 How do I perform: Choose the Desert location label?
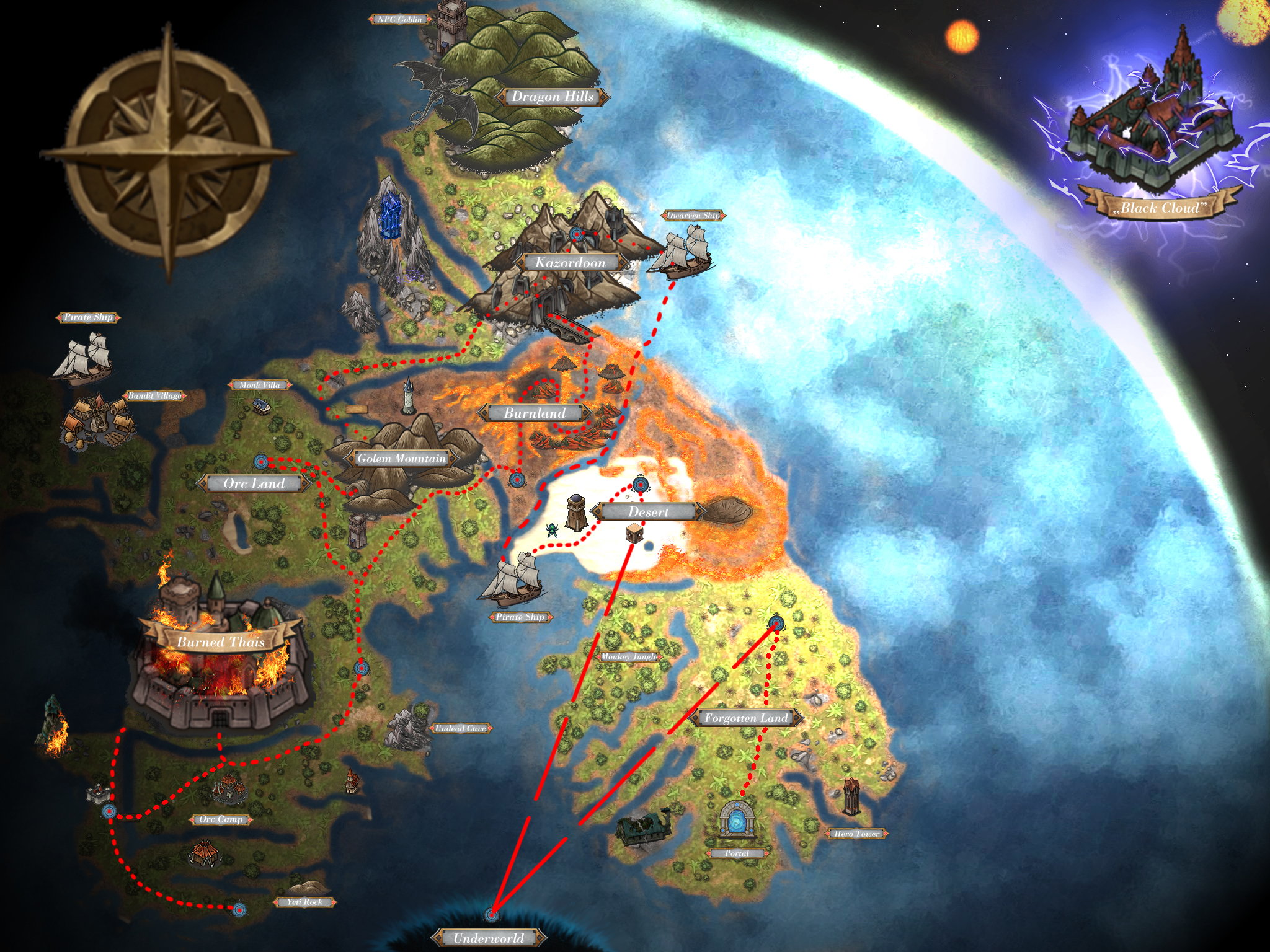click(648, 512)
